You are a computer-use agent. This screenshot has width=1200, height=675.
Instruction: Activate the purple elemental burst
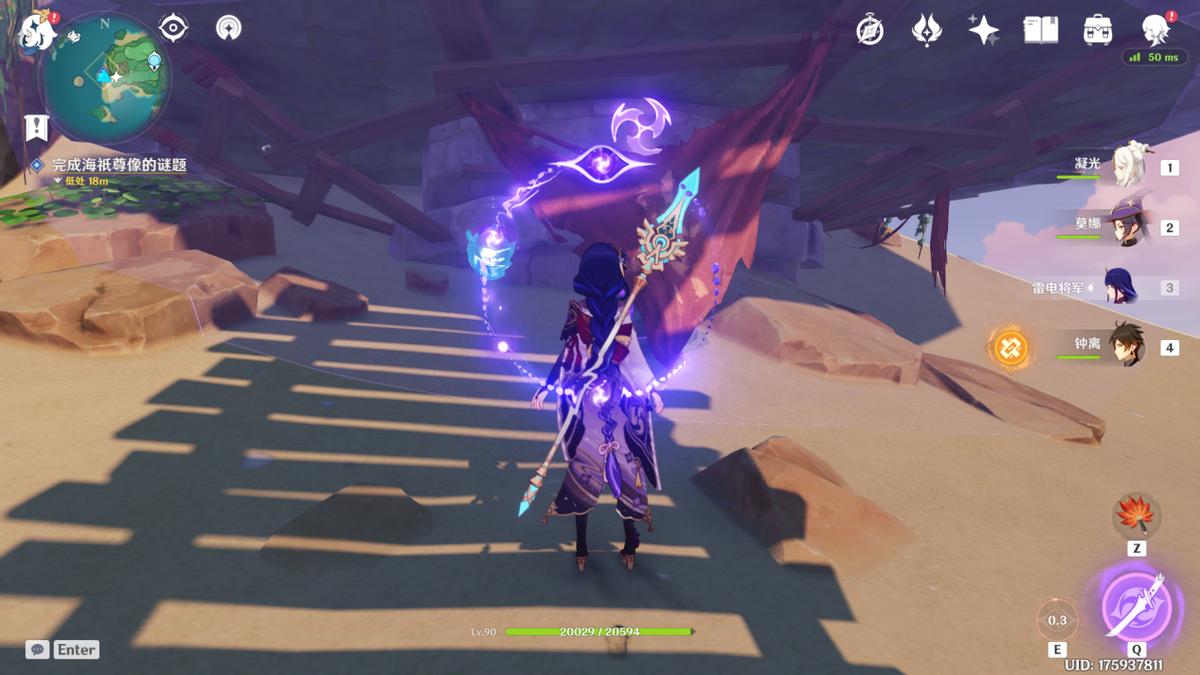coord(1136,604)
